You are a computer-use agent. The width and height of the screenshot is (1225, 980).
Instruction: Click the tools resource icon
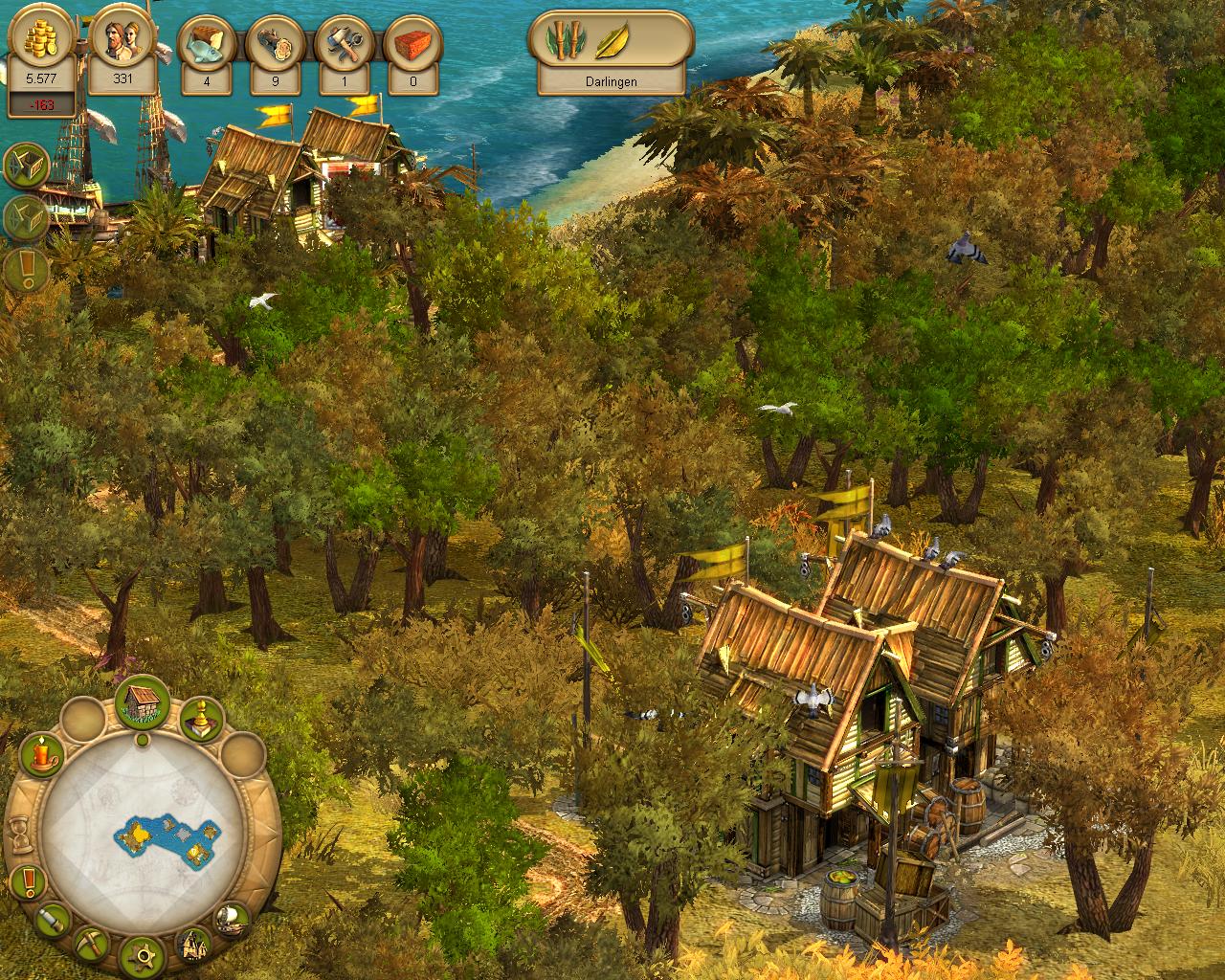[344, 45]
